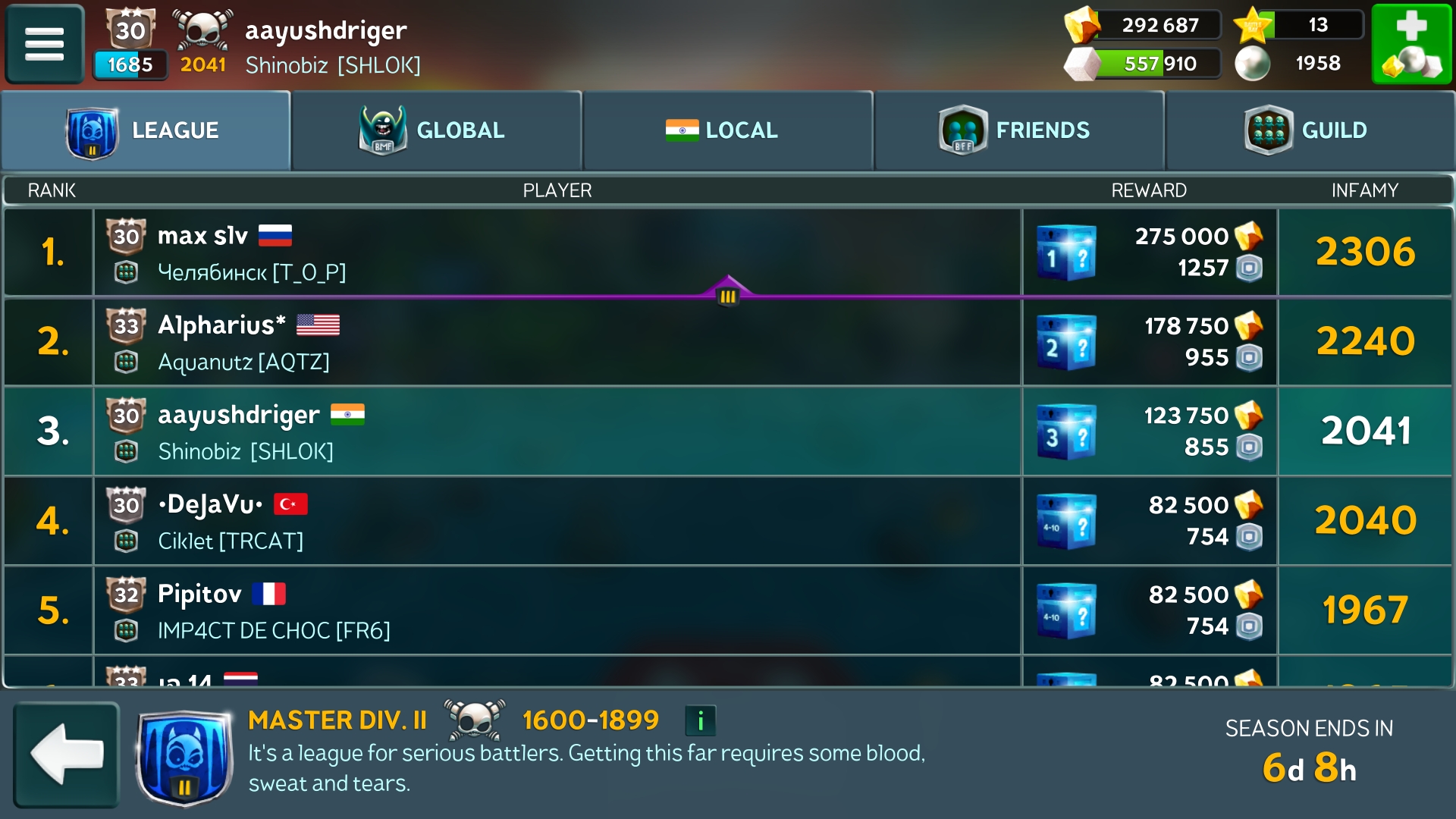Tap the rank 1 reward crate
This screenshot has height=819, width=1456.
coord(1065,253)
